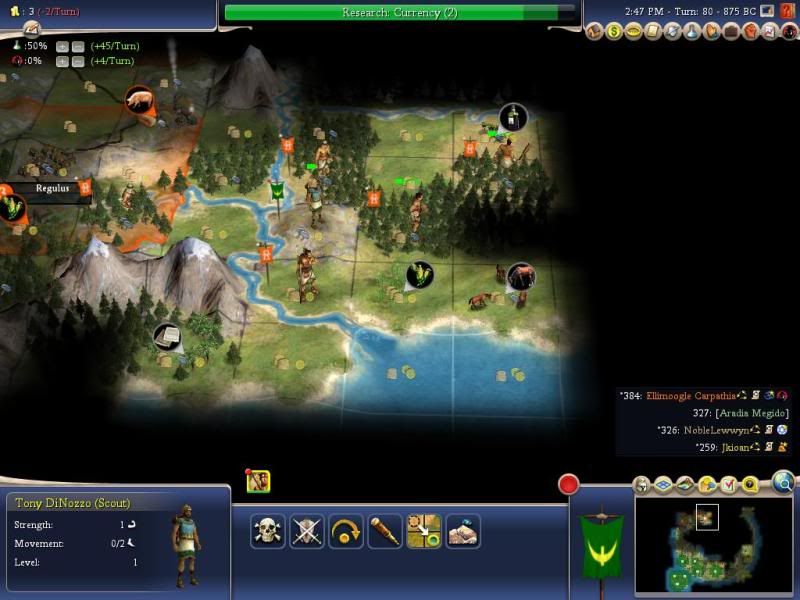Viewport: 800px width, 600px height.
Task: Click the scout unit icon above the action bar
Action: point(258,481)
